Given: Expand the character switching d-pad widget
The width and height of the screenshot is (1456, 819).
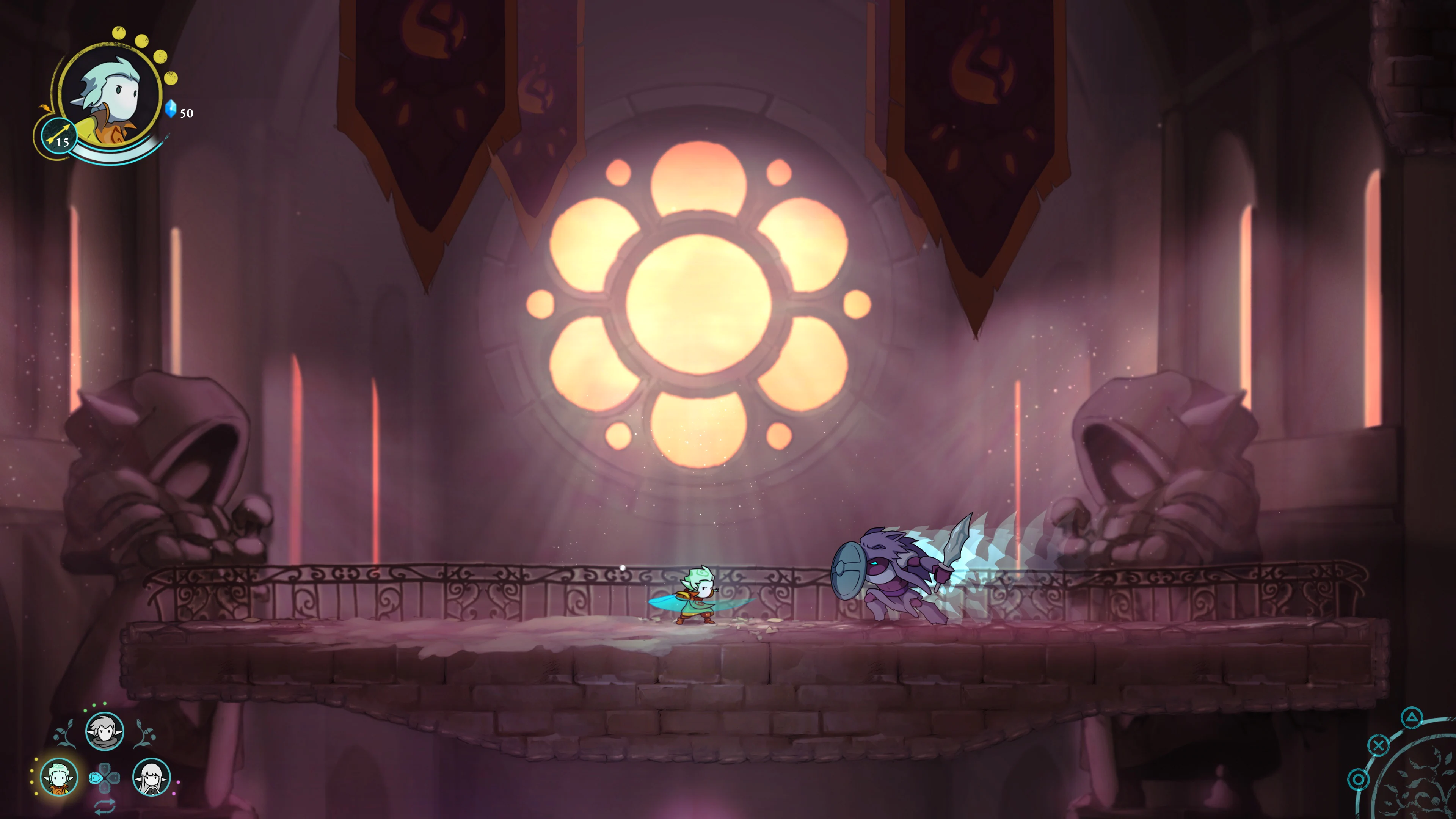Looking at the screenshot, I should [105, 779].
